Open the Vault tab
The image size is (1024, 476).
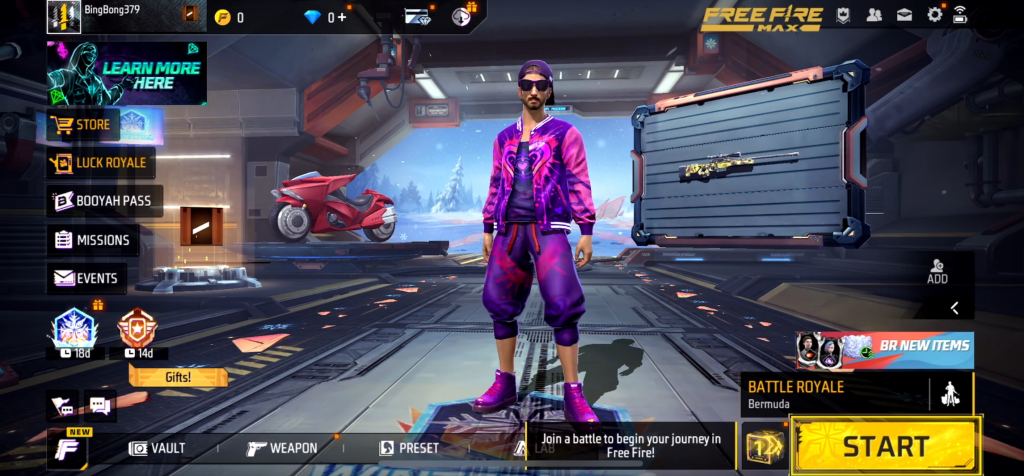(x=158, y=448)
